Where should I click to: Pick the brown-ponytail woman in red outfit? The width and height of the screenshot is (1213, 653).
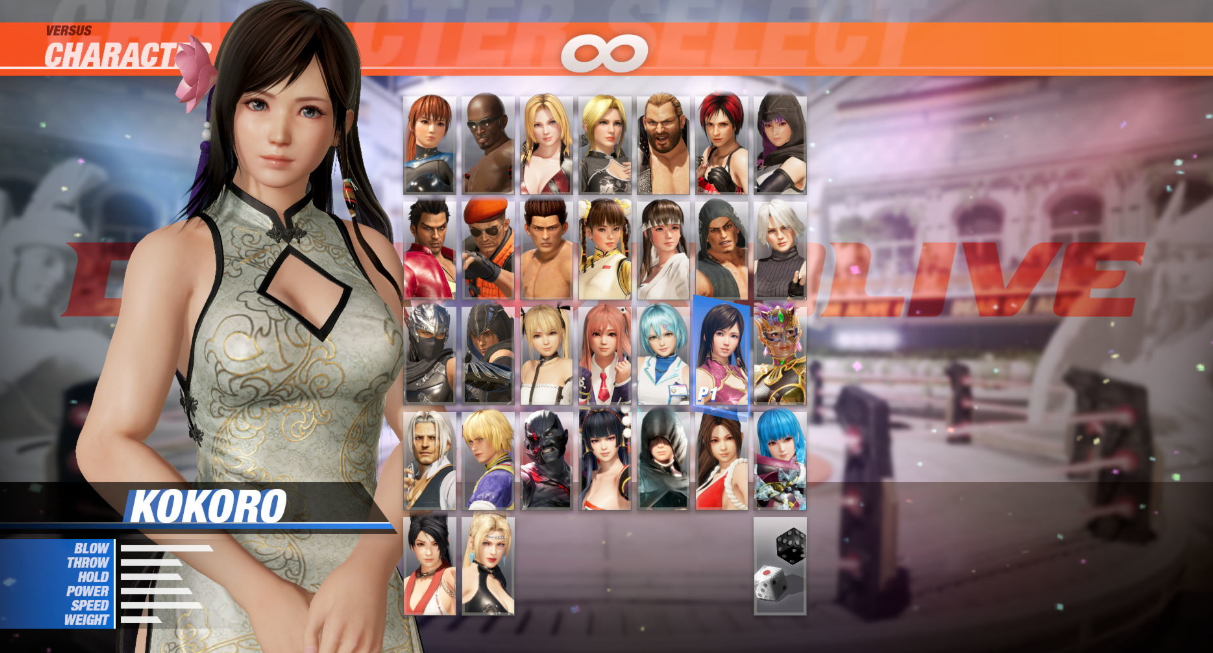722,459
